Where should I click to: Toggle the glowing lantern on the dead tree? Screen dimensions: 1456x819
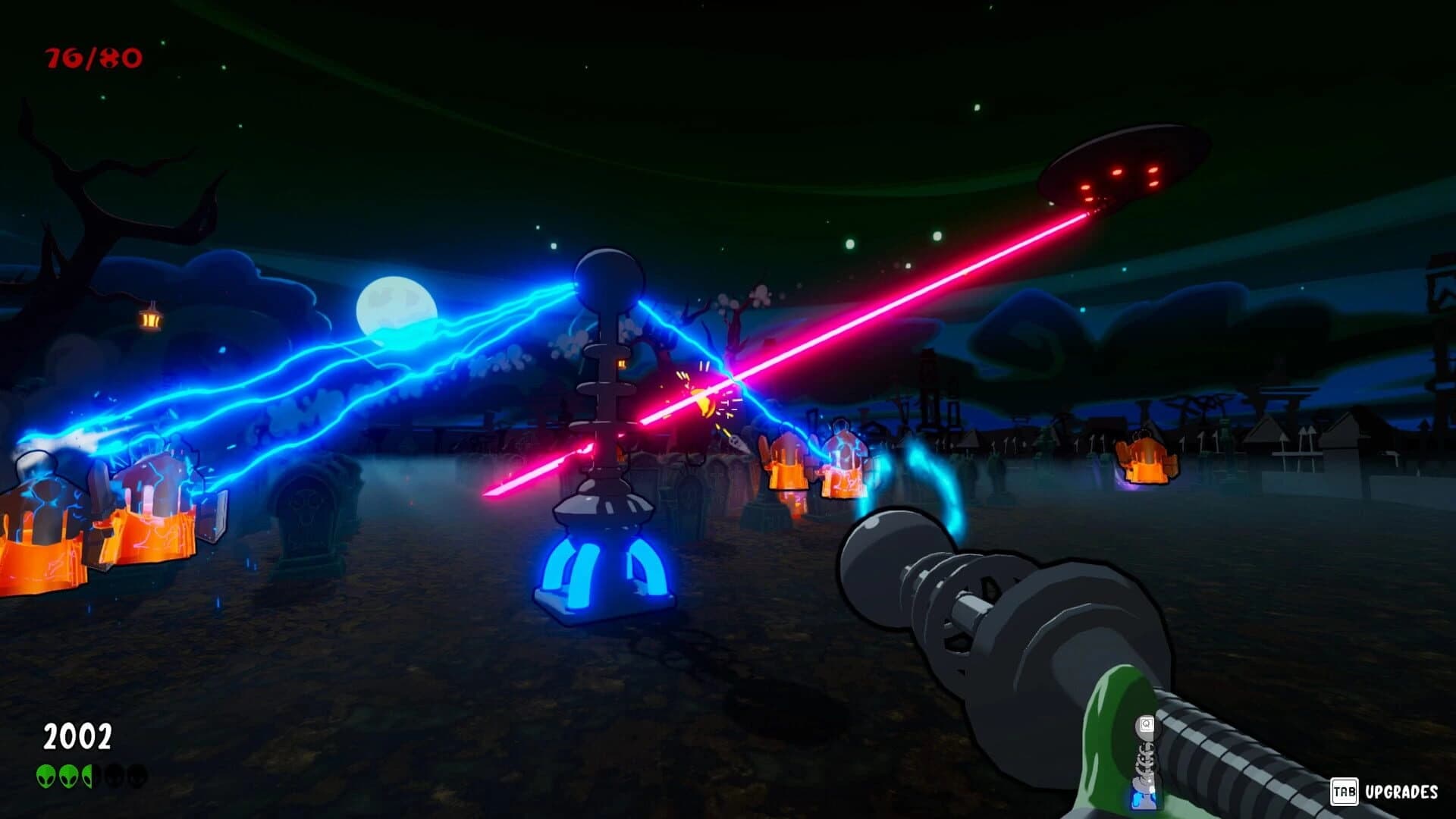pos(152,318)
